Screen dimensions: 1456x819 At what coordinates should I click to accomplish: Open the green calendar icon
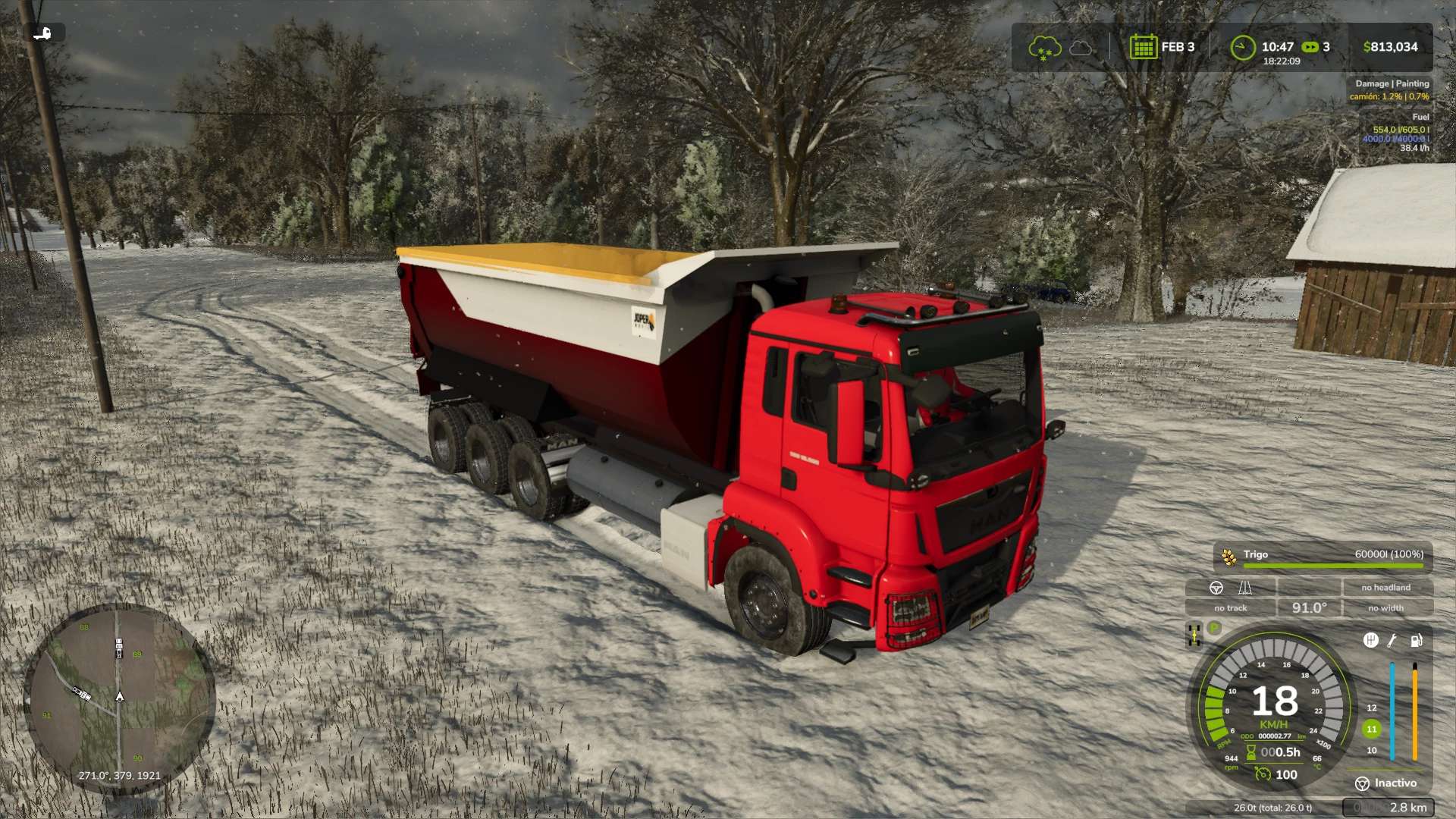1143,47
